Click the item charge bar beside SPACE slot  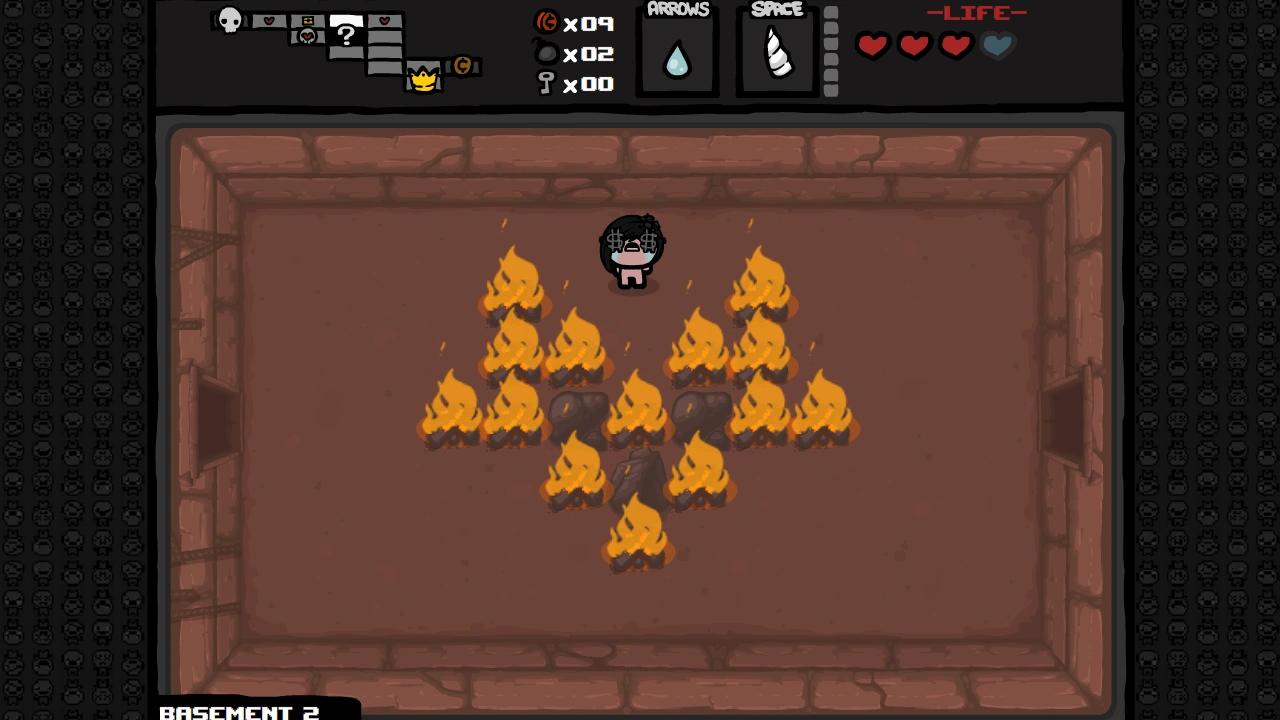click(x=831, y=50)
